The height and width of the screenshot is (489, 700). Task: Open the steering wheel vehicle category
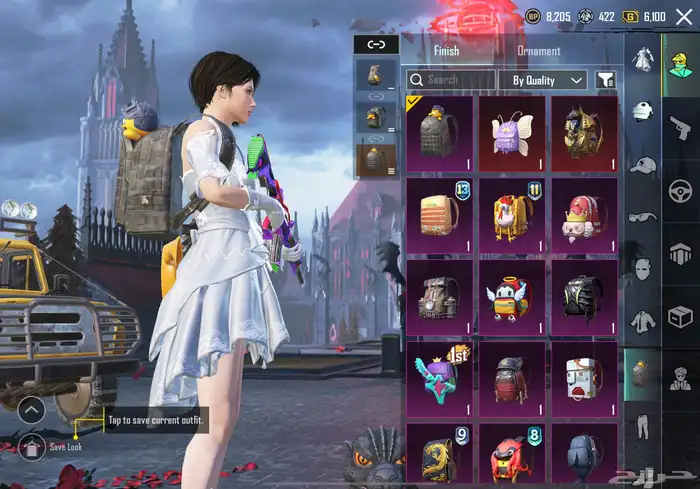click(x=681, y=191)
